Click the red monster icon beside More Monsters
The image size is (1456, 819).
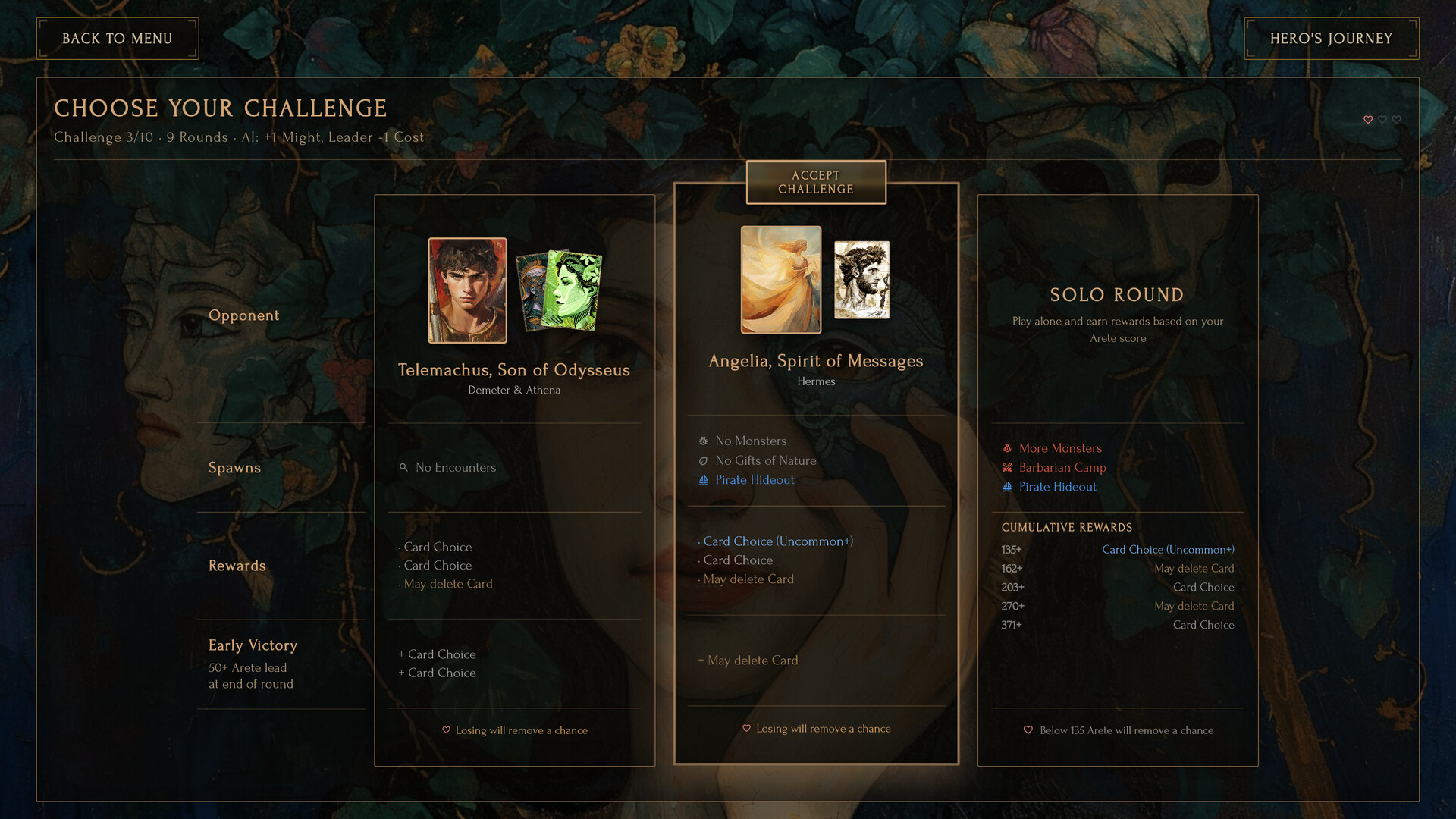[1006, 448]
